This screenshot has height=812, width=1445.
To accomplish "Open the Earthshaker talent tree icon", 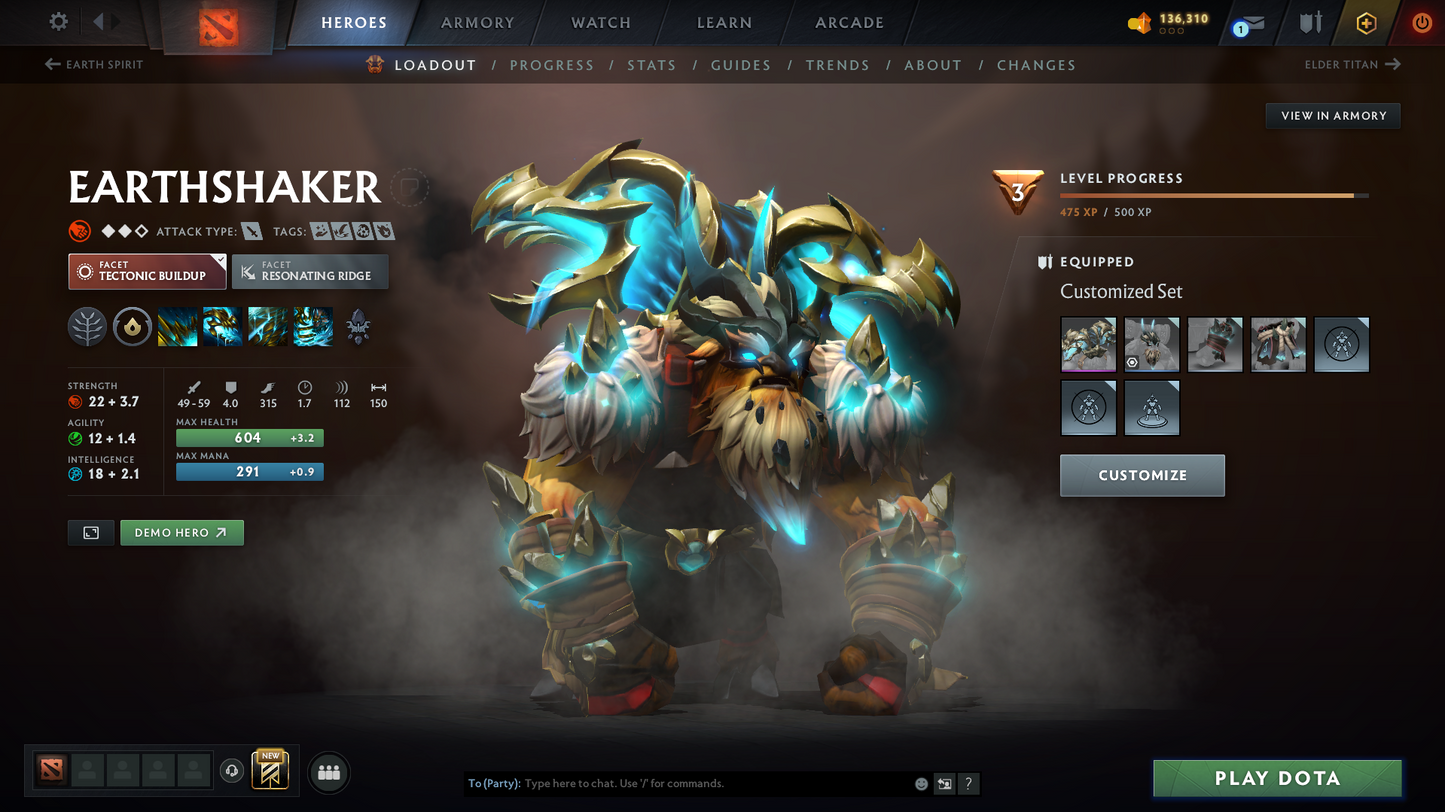I will tap(87, 327).
